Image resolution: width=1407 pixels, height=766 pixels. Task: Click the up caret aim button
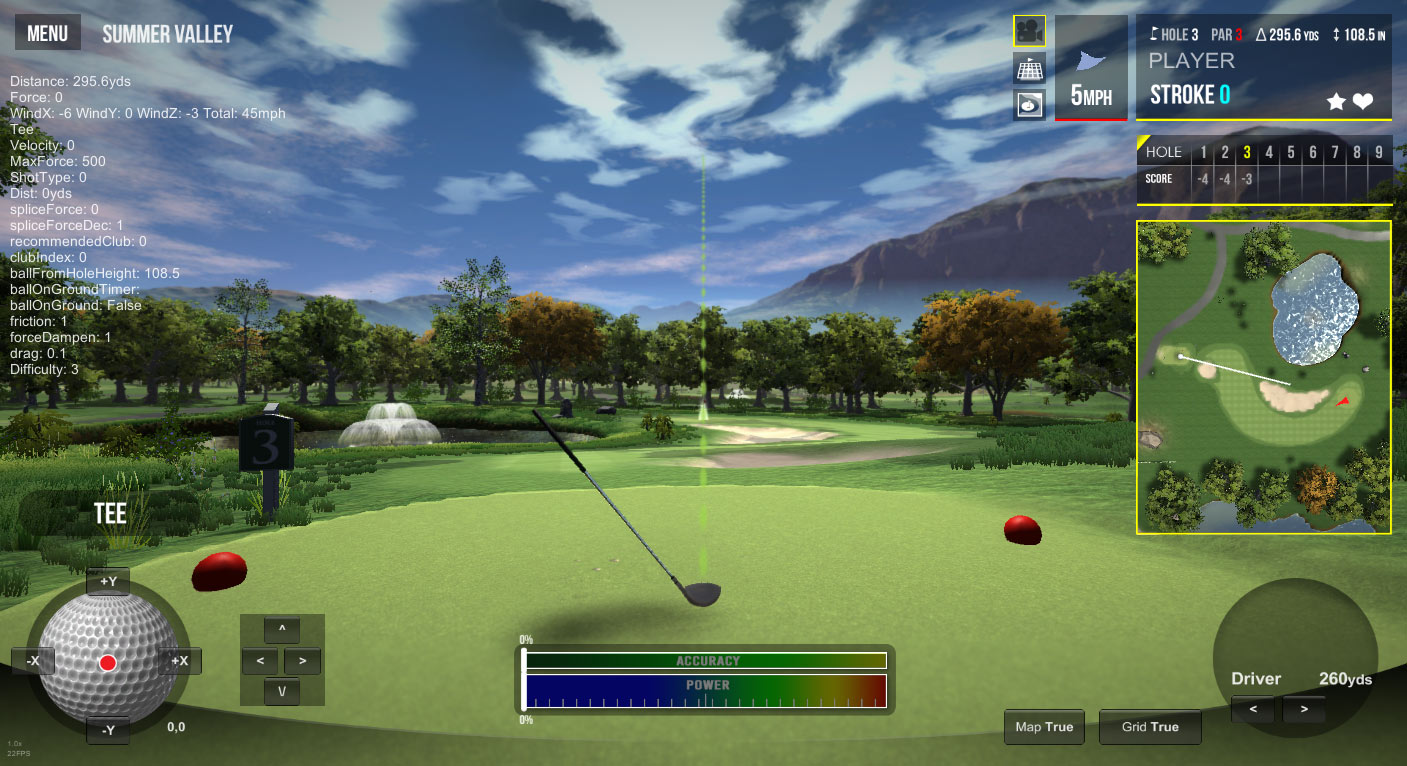[282, 630]
